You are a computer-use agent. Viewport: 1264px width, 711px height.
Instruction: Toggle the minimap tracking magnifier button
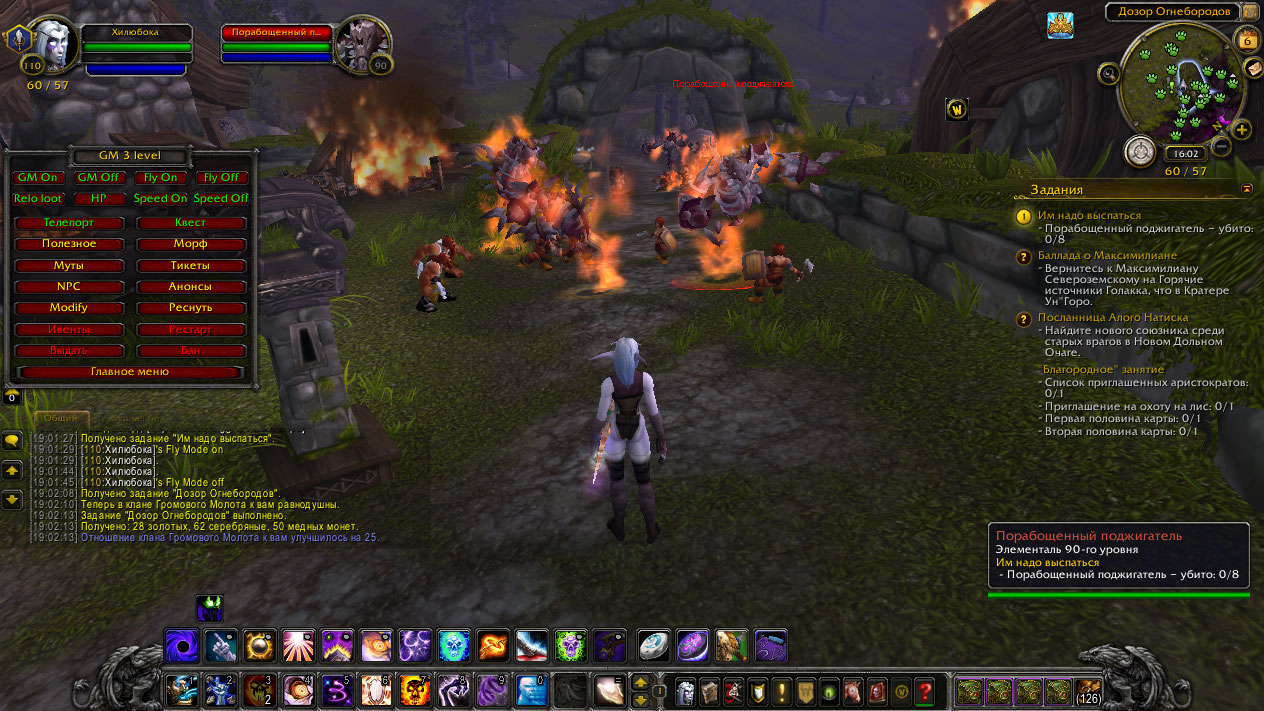click(1108, 73)
